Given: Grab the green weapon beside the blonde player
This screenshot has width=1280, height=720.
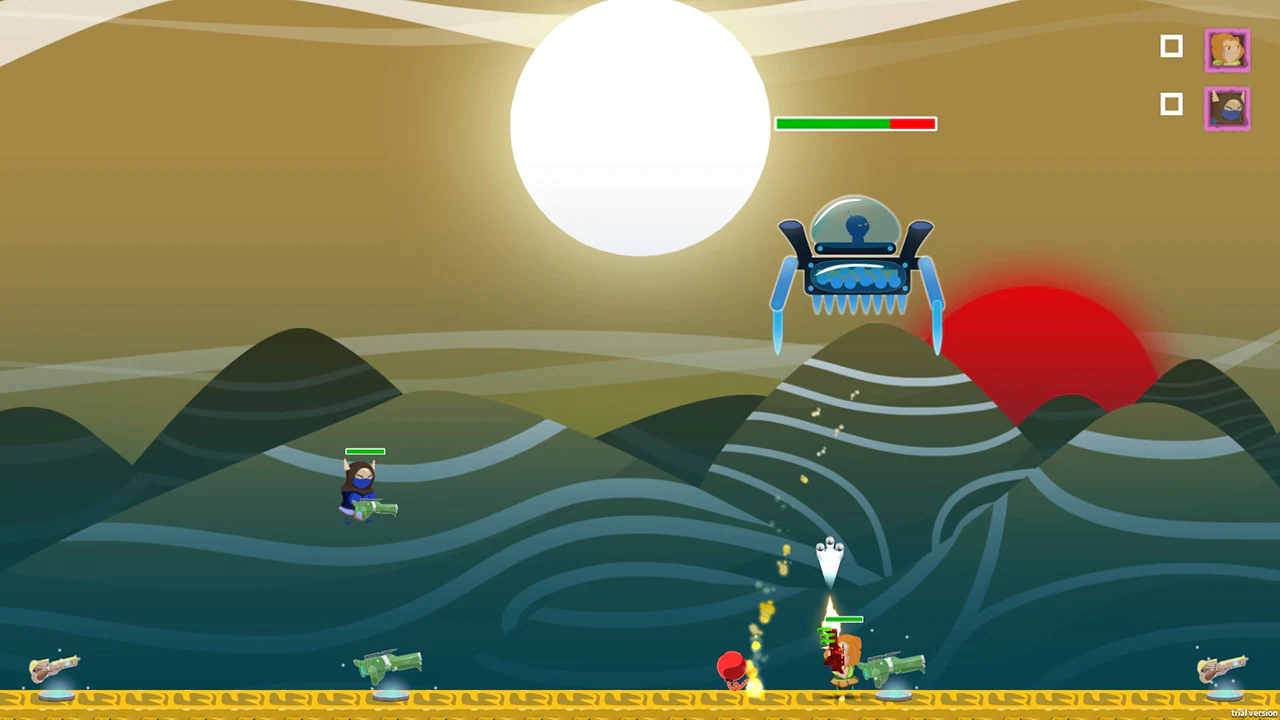Looking at the screenshot, I should [890, 665].
